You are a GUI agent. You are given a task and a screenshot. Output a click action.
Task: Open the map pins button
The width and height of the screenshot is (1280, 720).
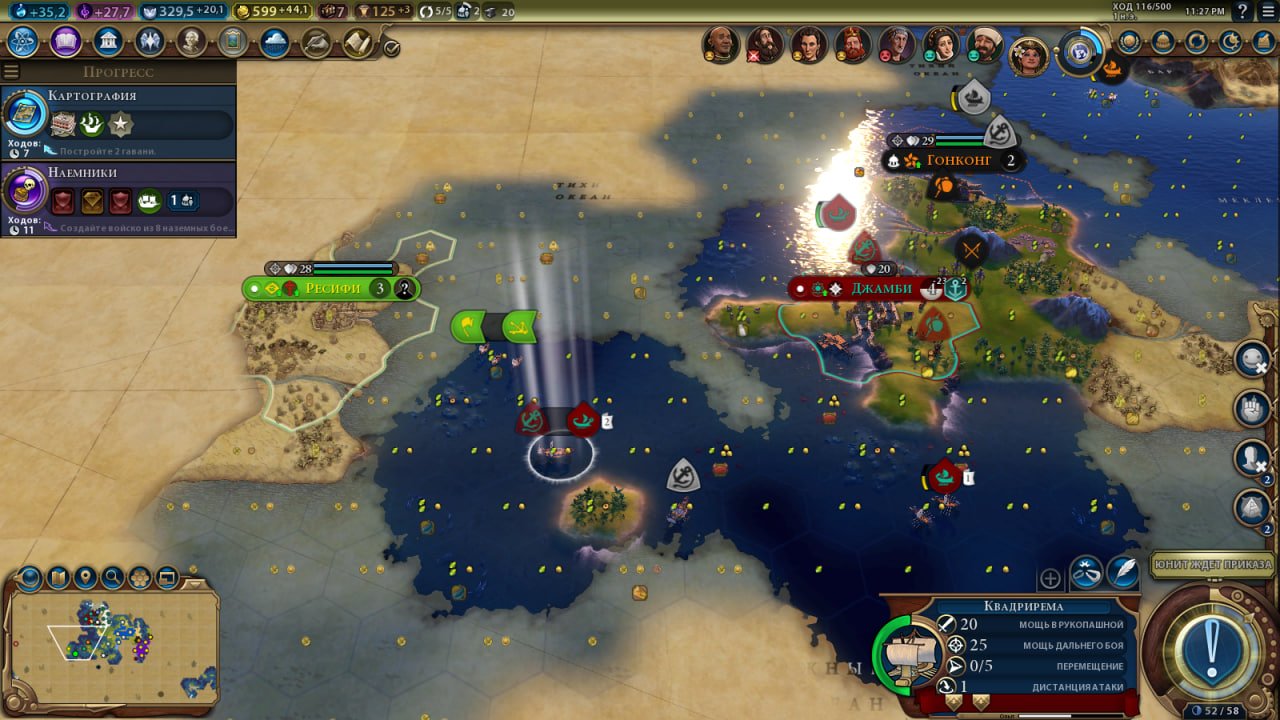[x=85, y=577]
